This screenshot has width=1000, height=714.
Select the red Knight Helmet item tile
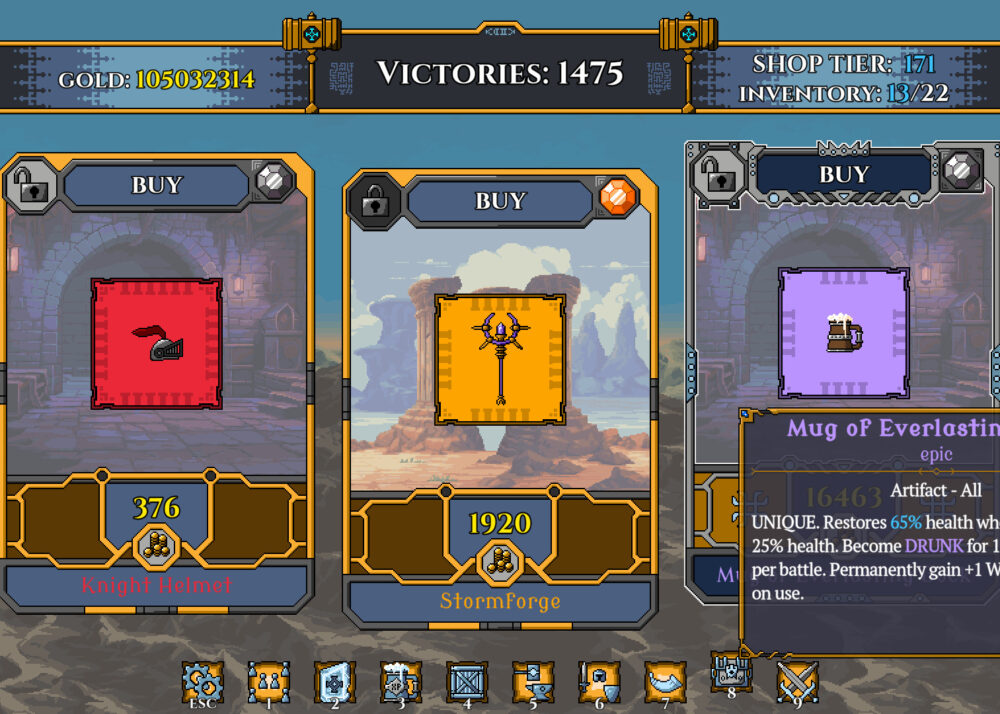[156, 344]
